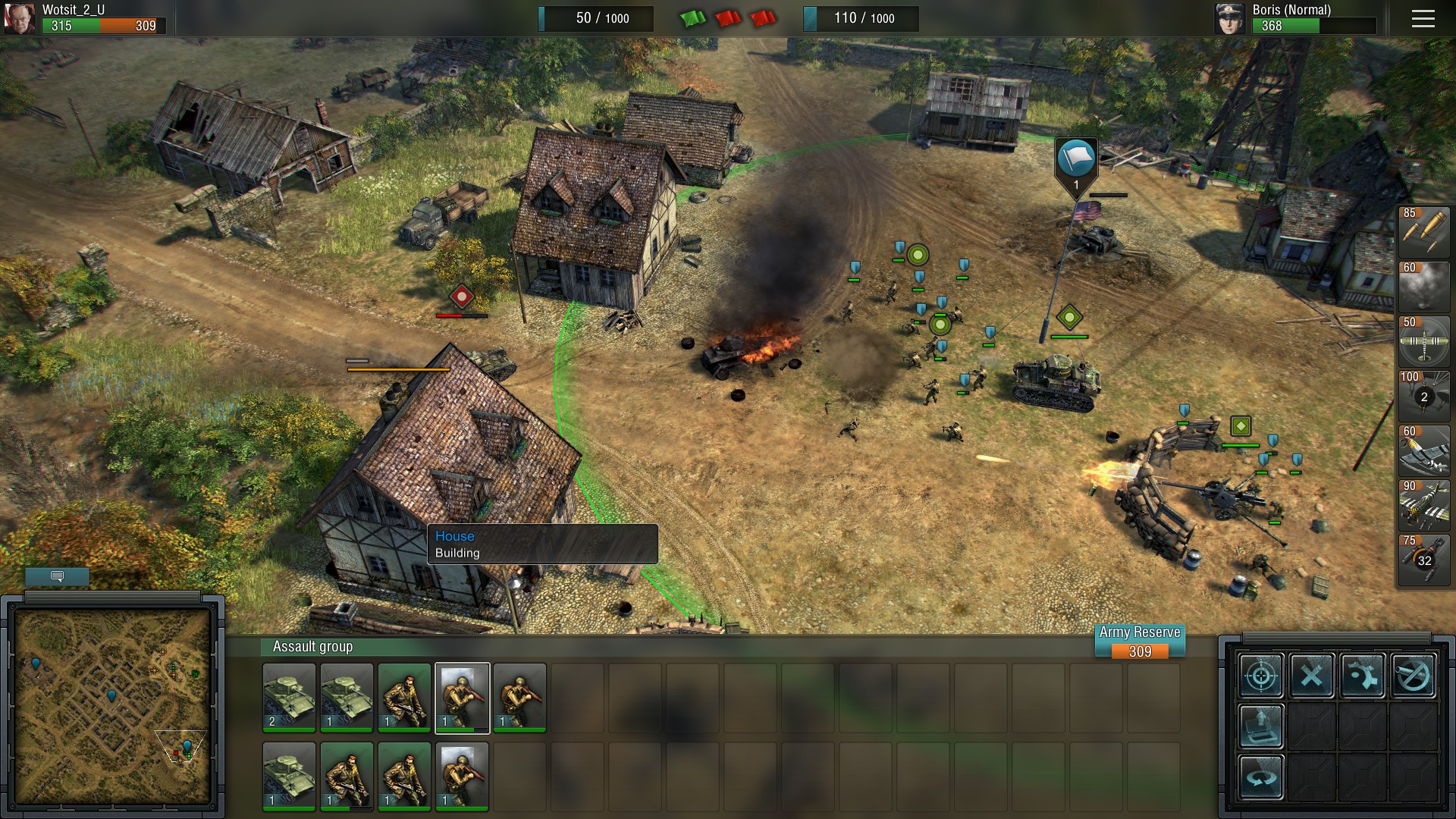
Task: Call the 50-cost recon plane
Action: click(1423, 340)
